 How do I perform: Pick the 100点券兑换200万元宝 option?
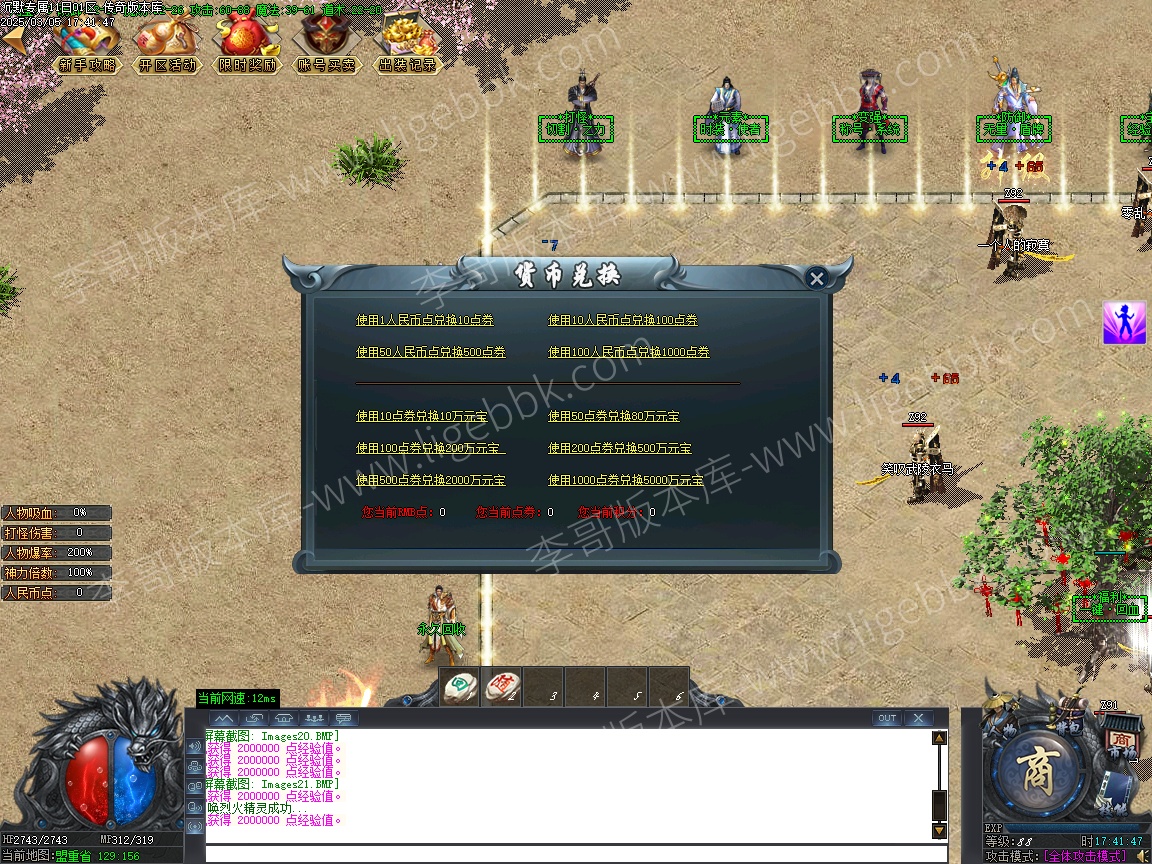431,448
